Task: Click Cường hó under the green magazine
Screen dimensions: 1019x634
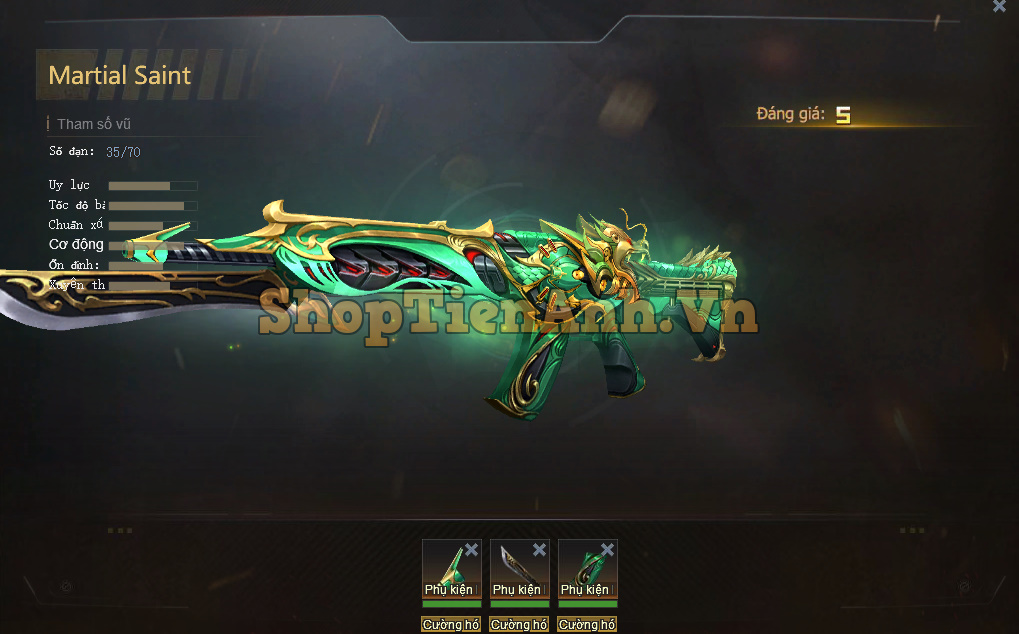Action: [587, 625]
